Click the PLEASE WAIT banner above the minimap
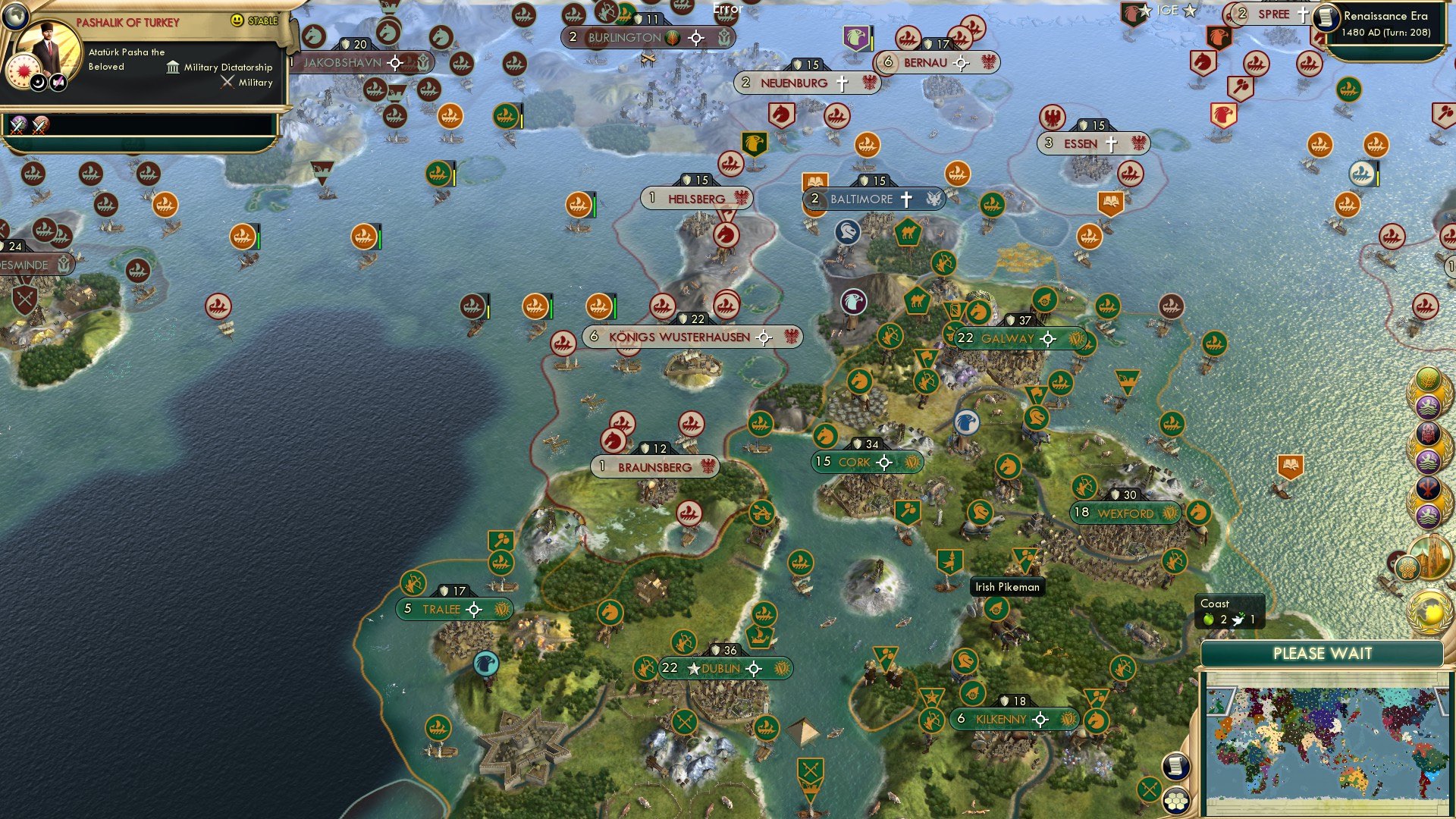The image size is (1456, 819). point(1325,652)
